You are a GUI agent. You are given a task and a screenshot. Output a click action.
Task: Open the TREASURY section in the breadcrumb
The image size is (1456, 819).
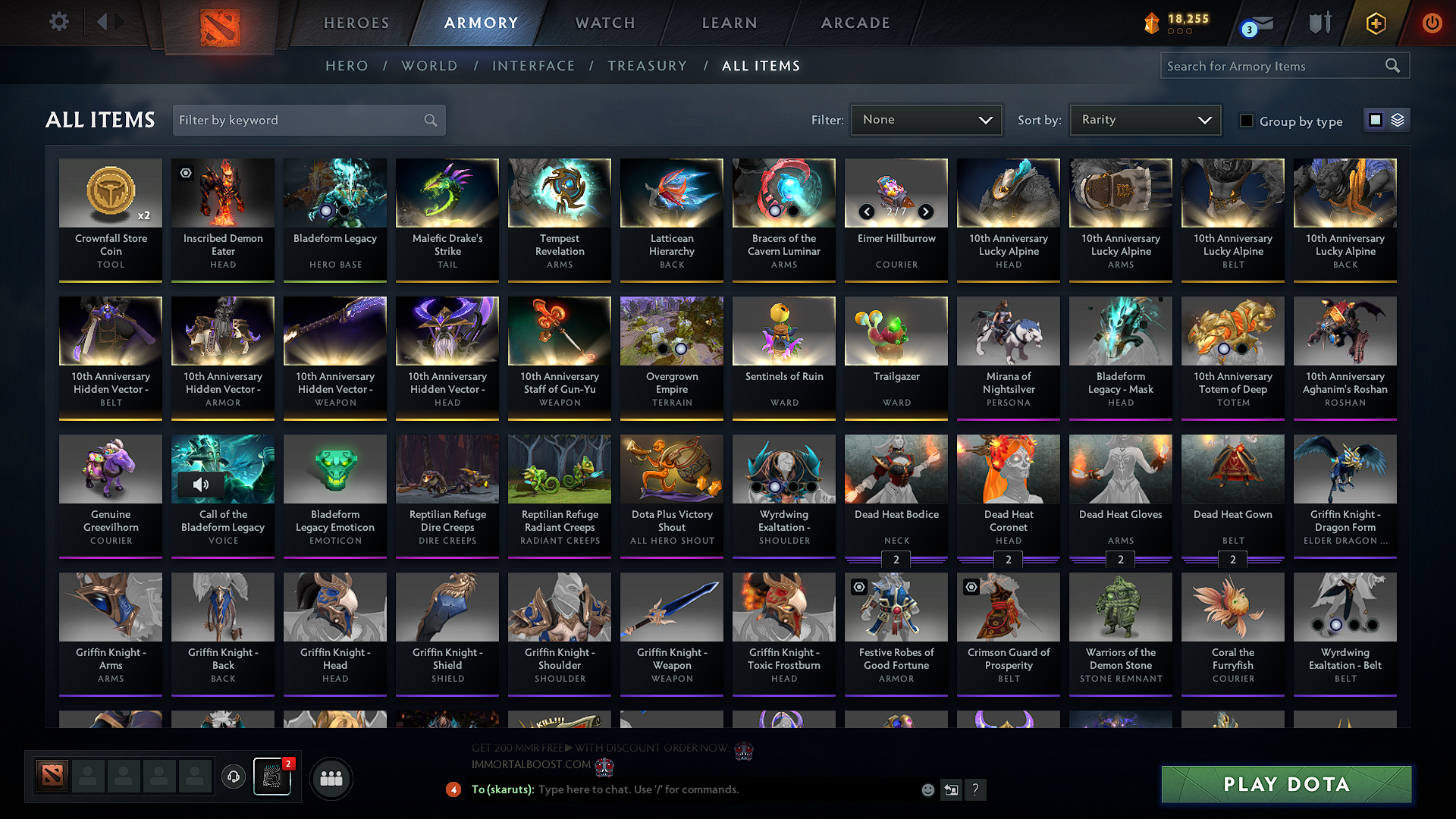[647, 66]
